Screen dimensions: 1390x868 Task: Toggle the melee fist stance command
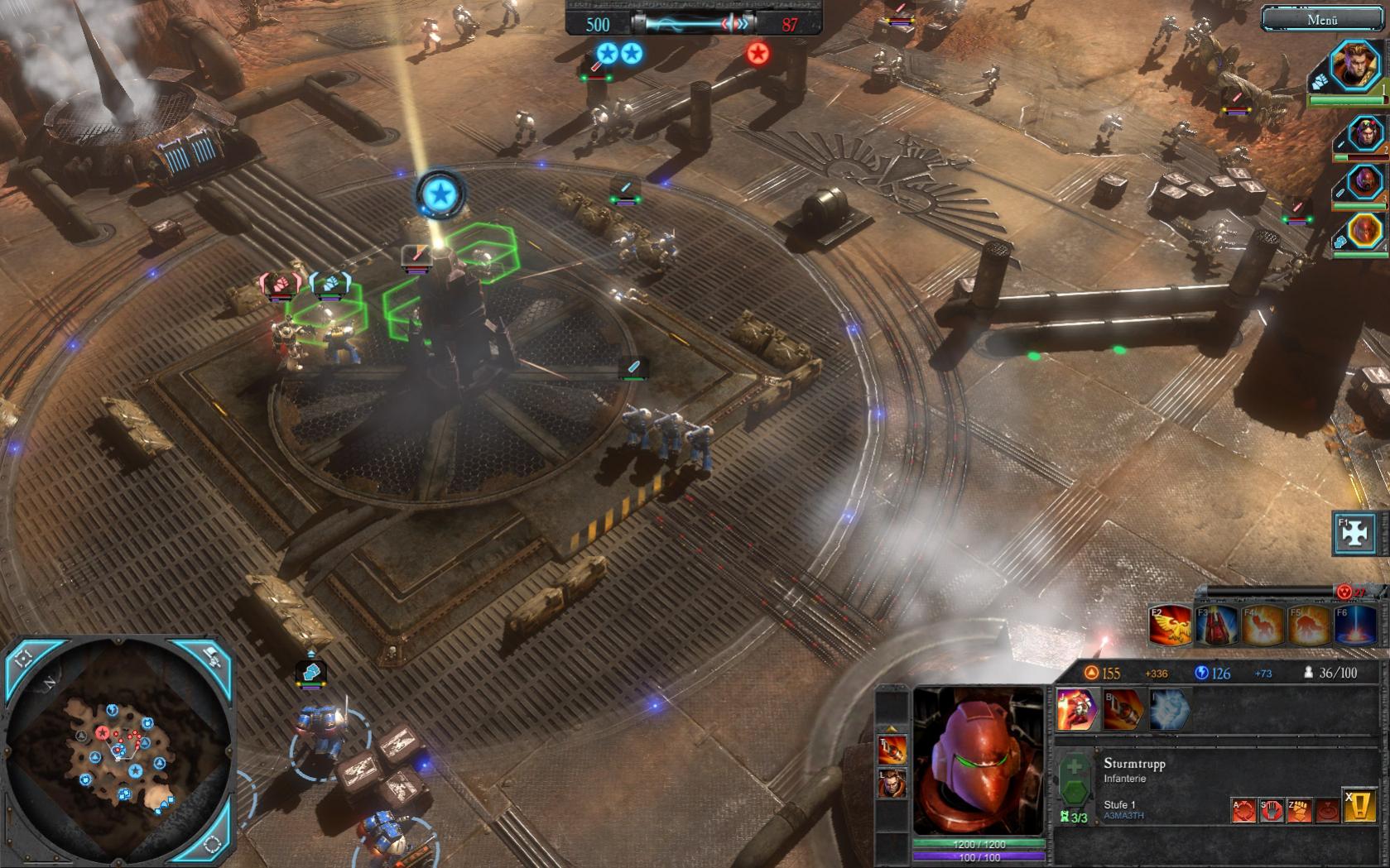1299,810
